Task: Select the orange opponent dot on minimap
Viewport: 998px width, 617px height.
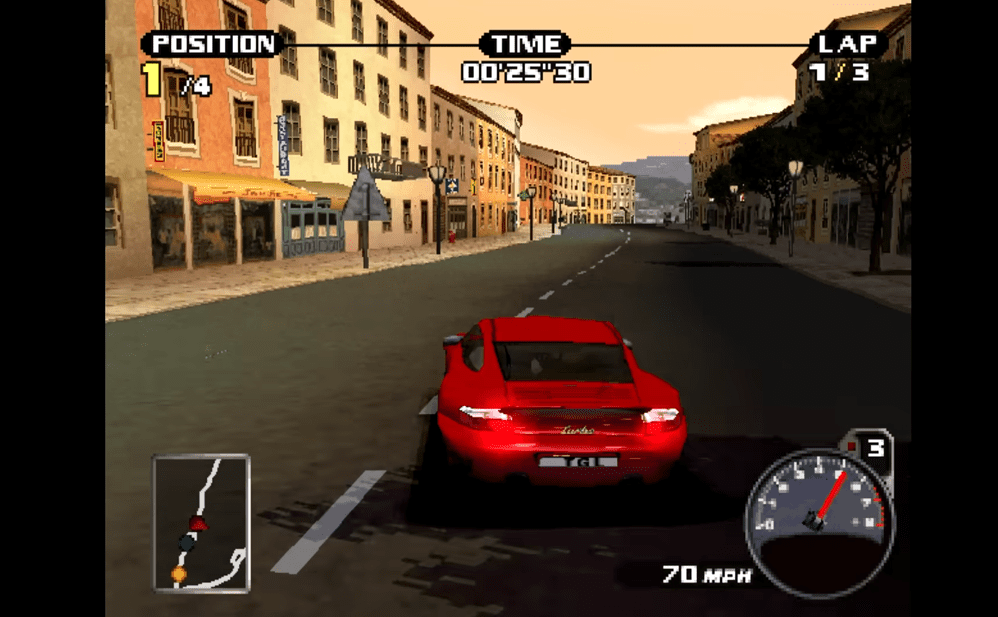Action: 179,574
